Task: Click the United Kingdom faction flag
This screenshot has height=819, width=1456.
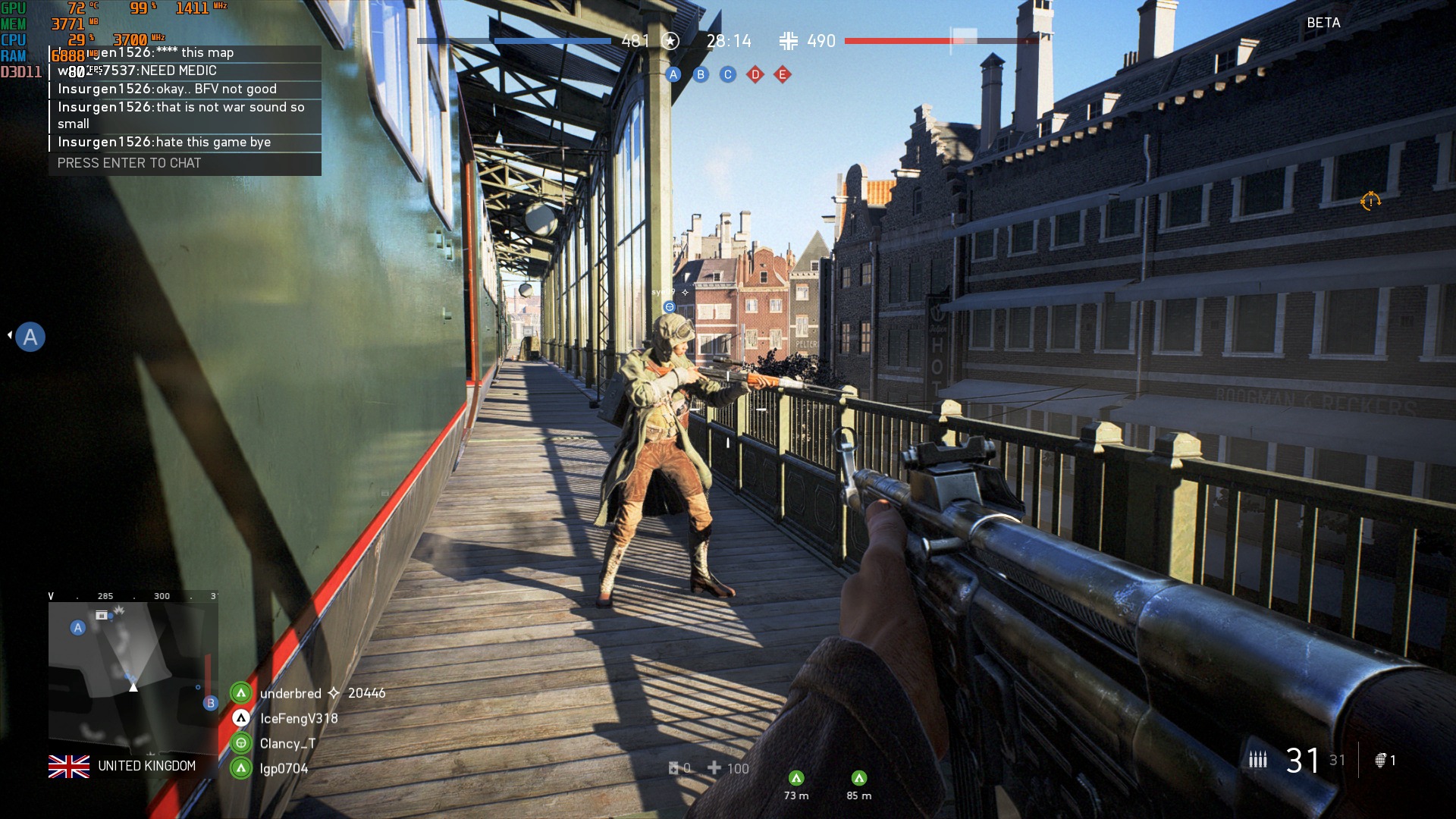Action: (69, 766)
